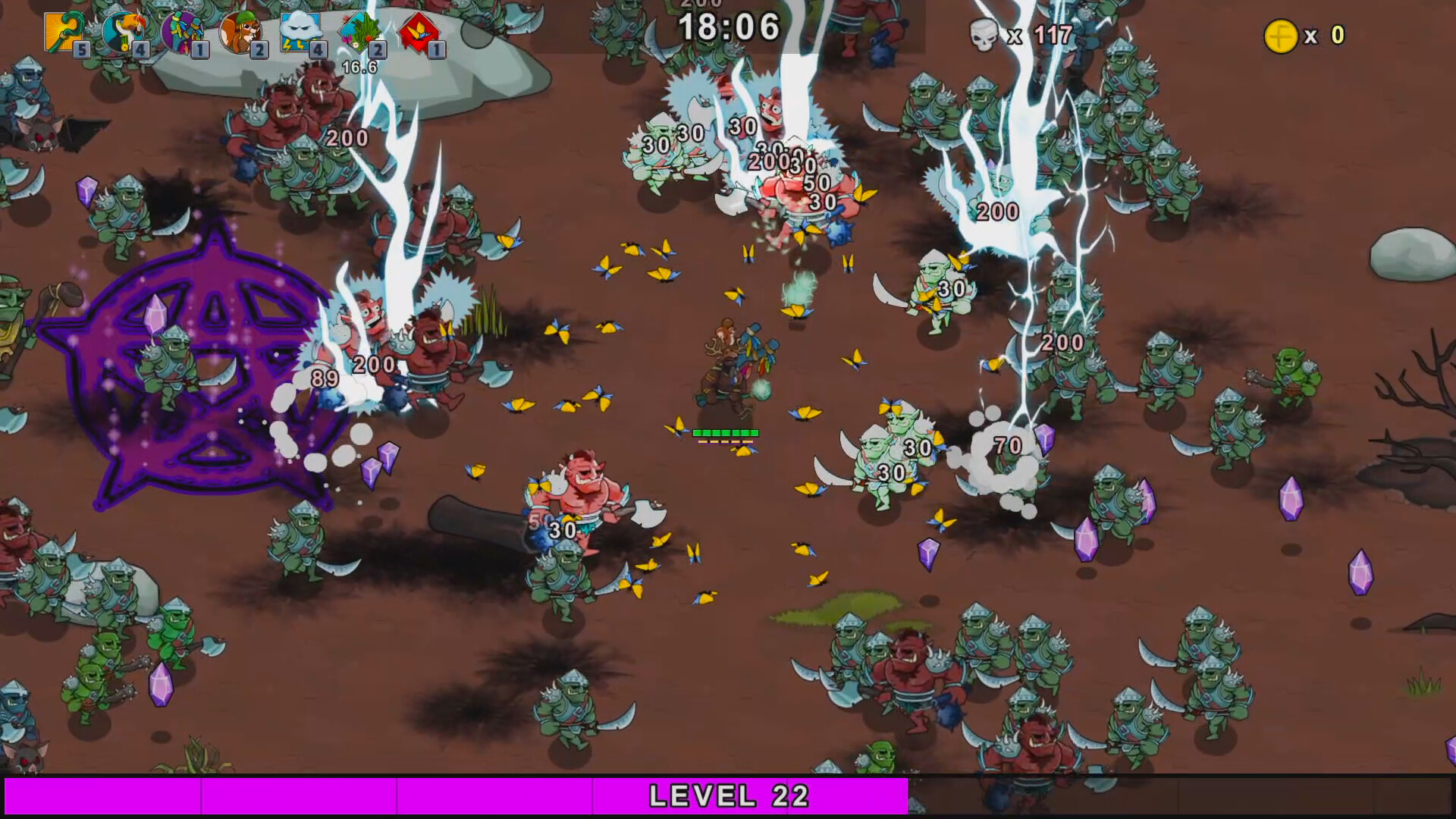This screenshot has width=1456, height=819.
Task: Click the 16.6 cooldown timer number
Action: coord(359,66)
